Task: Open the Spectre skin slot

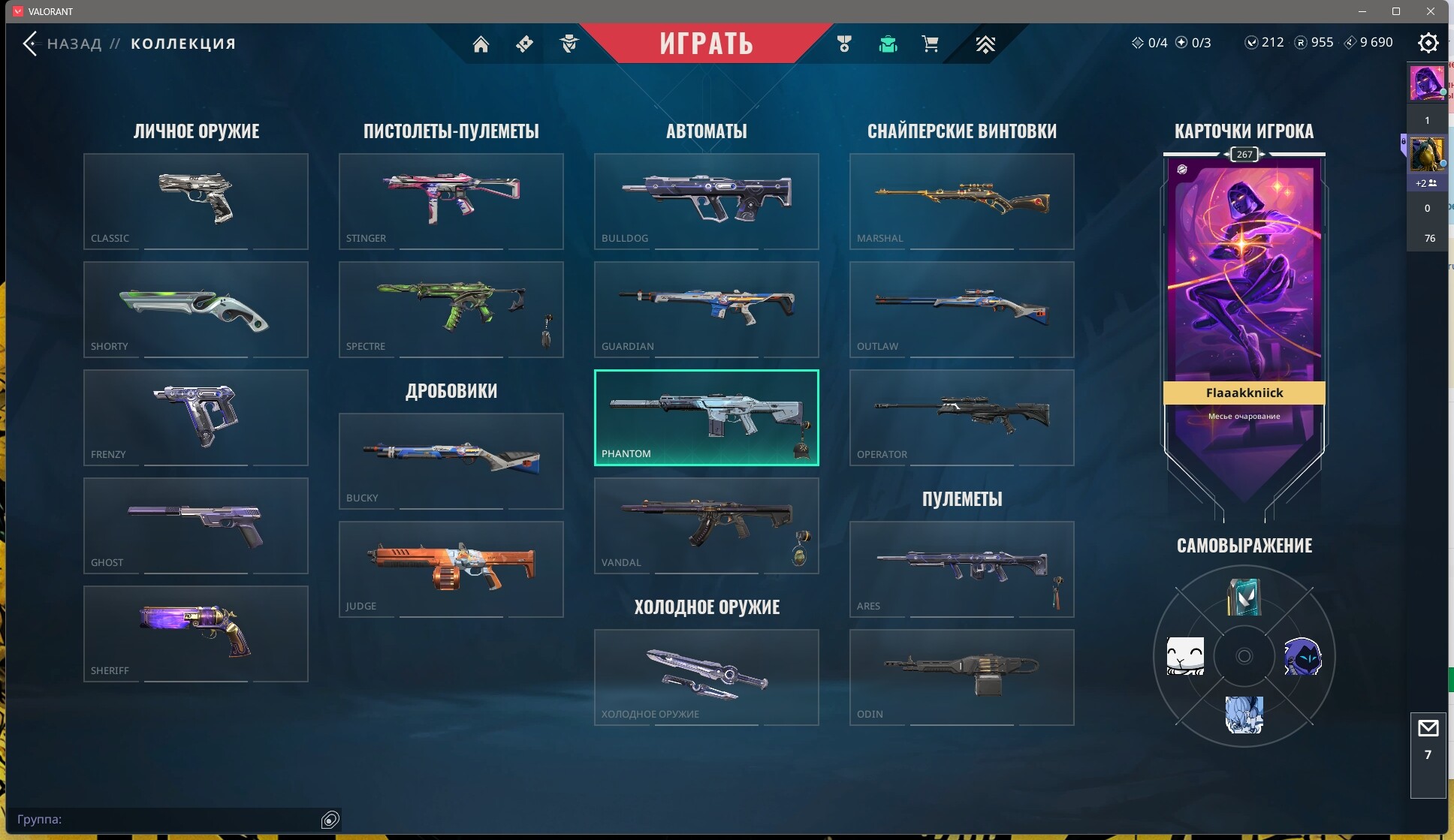Action: pyautogui.click(x=451, y=309)
